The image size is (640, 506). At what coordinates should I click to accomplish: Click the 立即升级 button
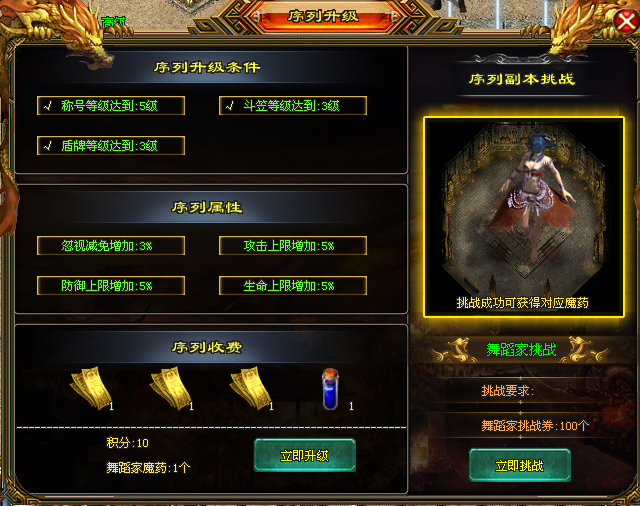(x=305, y=455)
